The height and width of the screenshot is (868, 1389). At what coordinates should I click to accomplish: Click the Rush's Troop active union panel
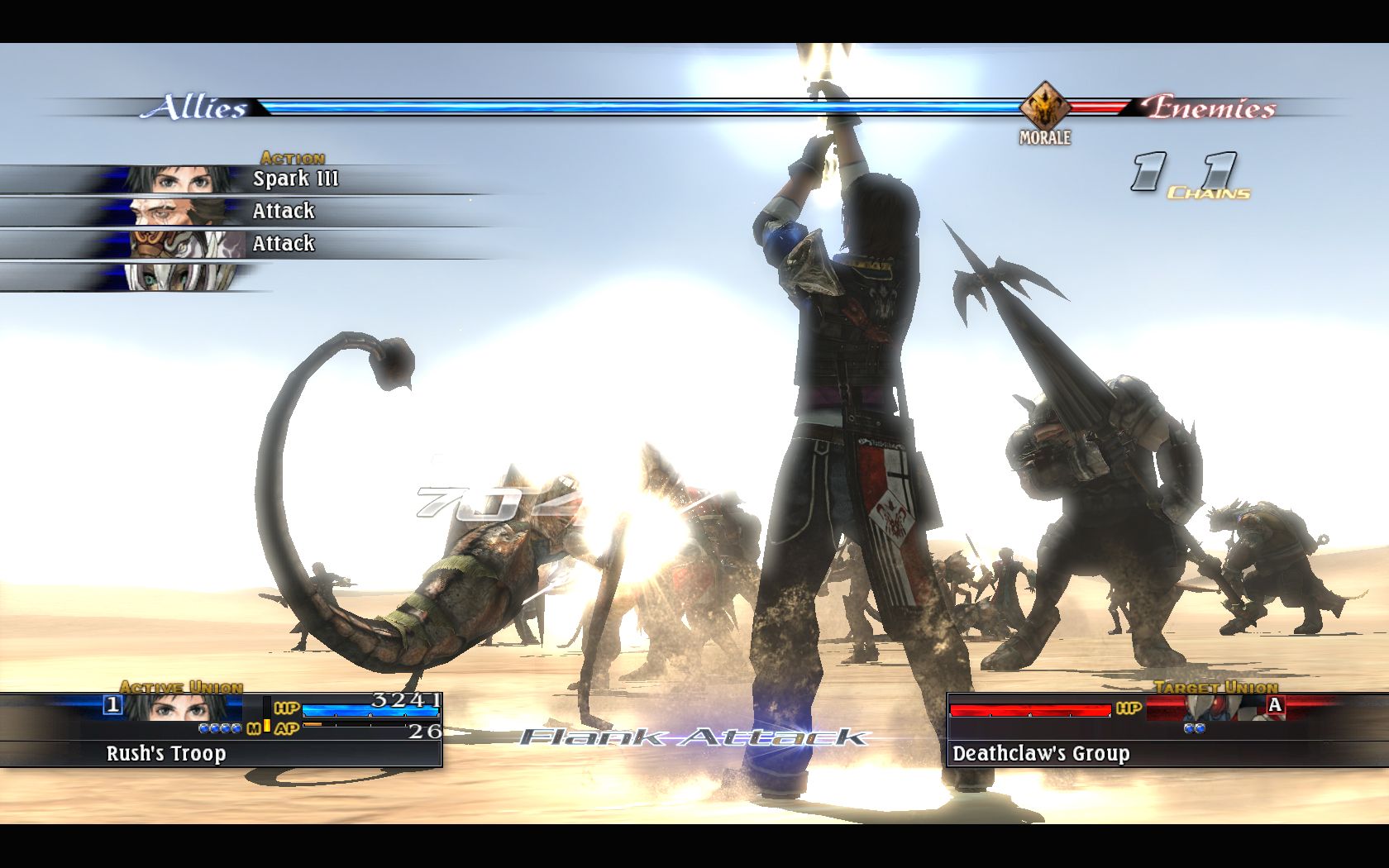tap(222, 731)
